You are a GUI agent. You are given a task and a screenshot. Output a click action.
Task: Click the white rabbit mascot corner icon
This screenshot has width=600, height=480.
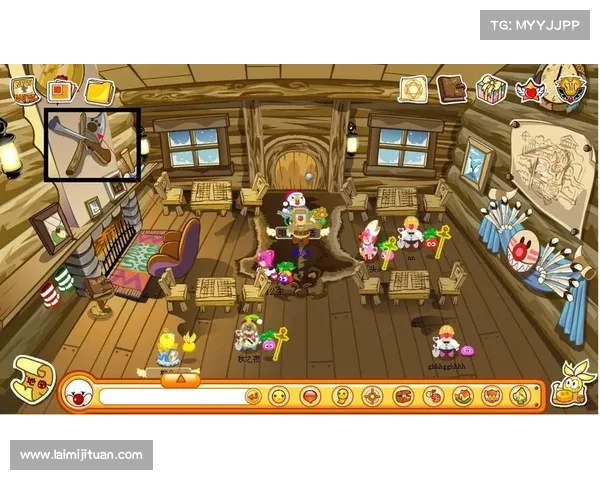574,385
